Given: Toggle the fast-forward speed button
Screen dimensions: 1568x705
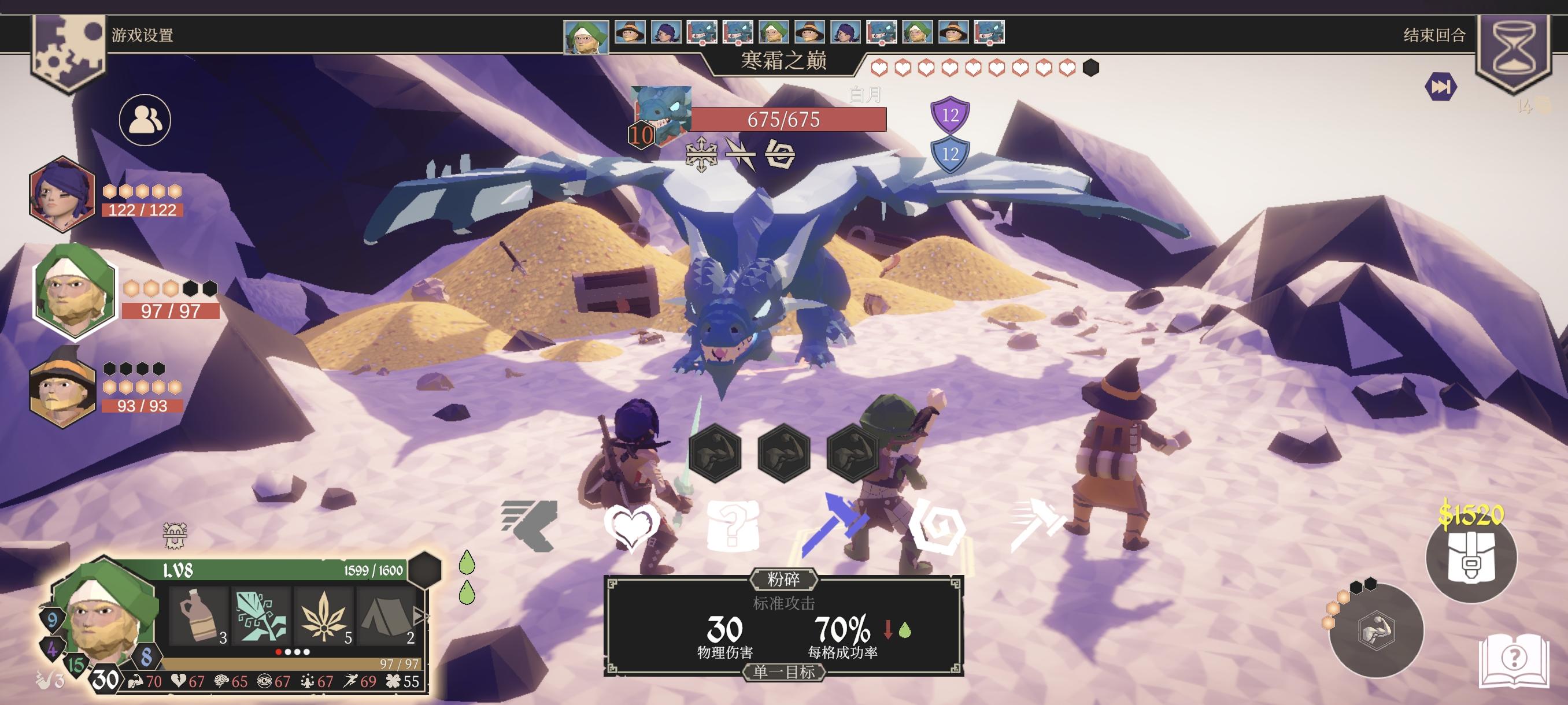Looking at the screenshot, I should 1440,87.
